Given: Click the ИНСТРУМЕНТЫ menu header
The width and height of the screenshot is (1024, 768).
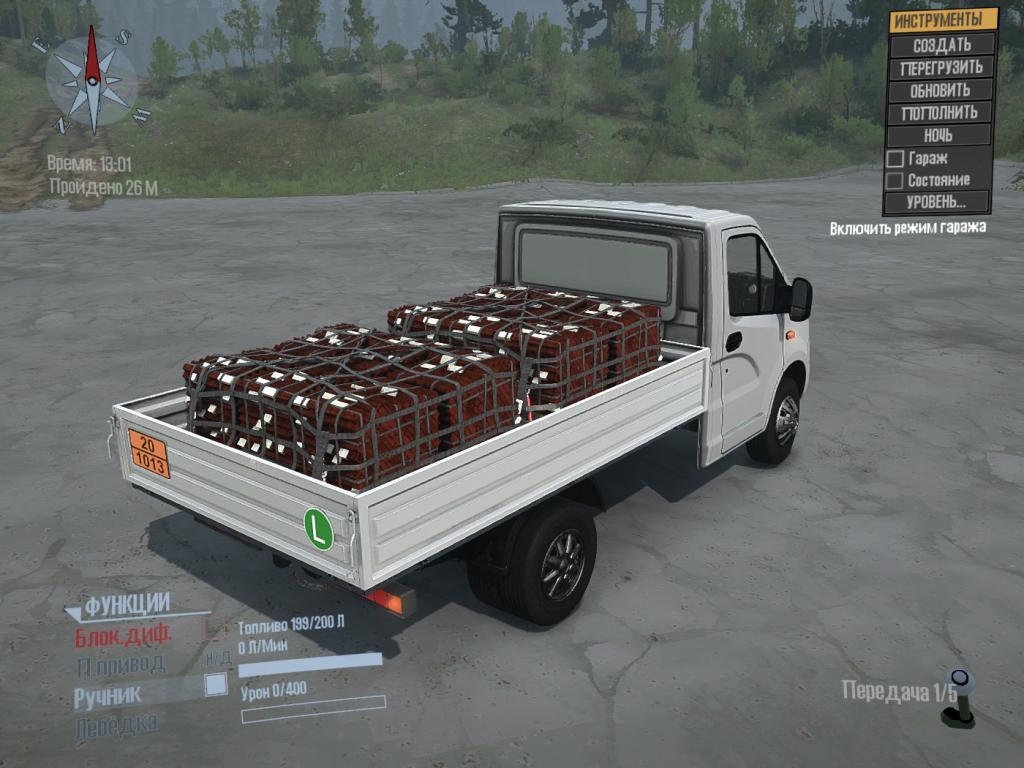Looking at the screenshot, I should pyautogui.click(x=943, y=20).
